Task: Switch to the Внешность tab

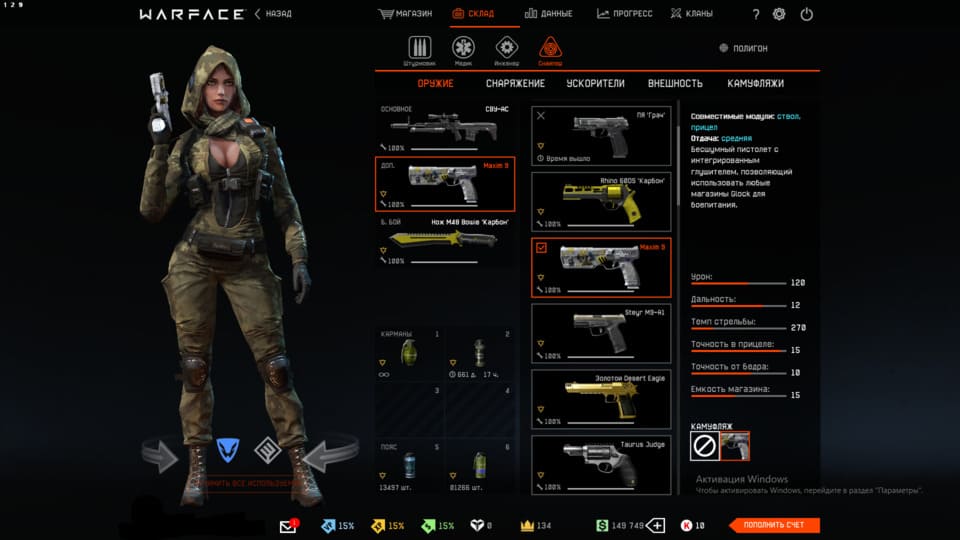Action: pos(675,84)
